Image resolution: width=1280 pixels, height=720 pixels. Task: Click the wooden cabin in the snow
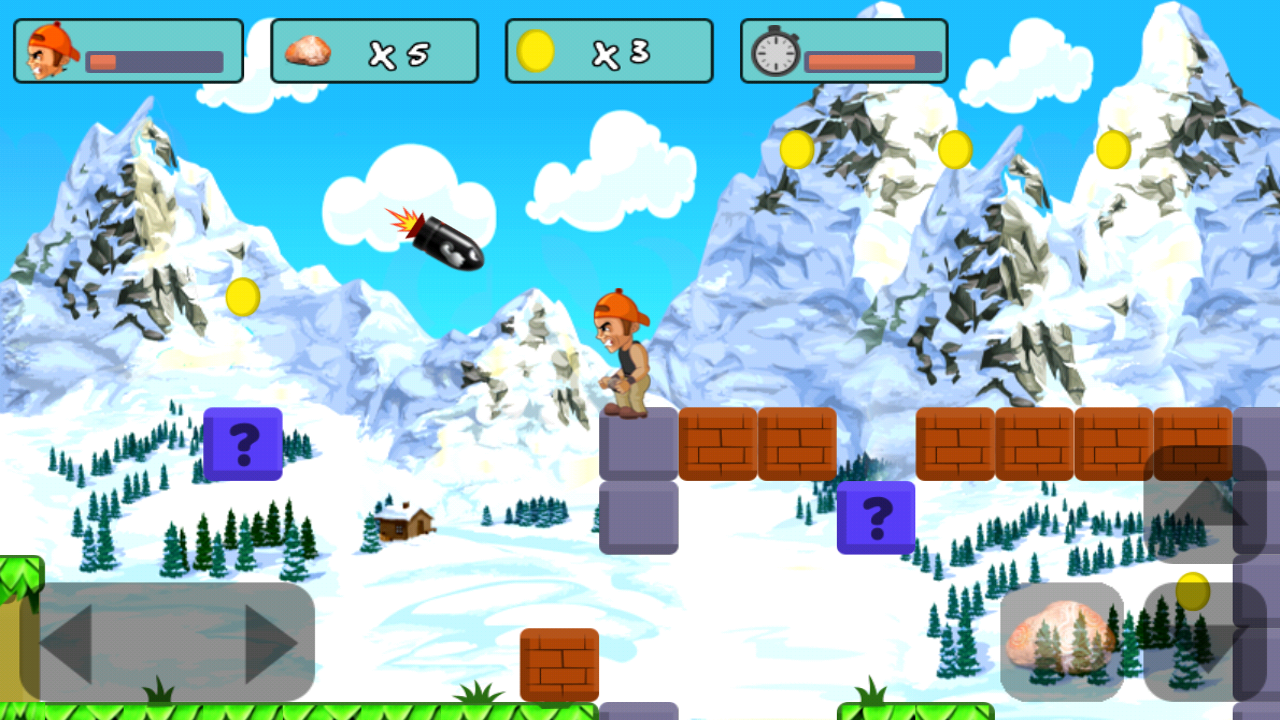pos(404,525)
